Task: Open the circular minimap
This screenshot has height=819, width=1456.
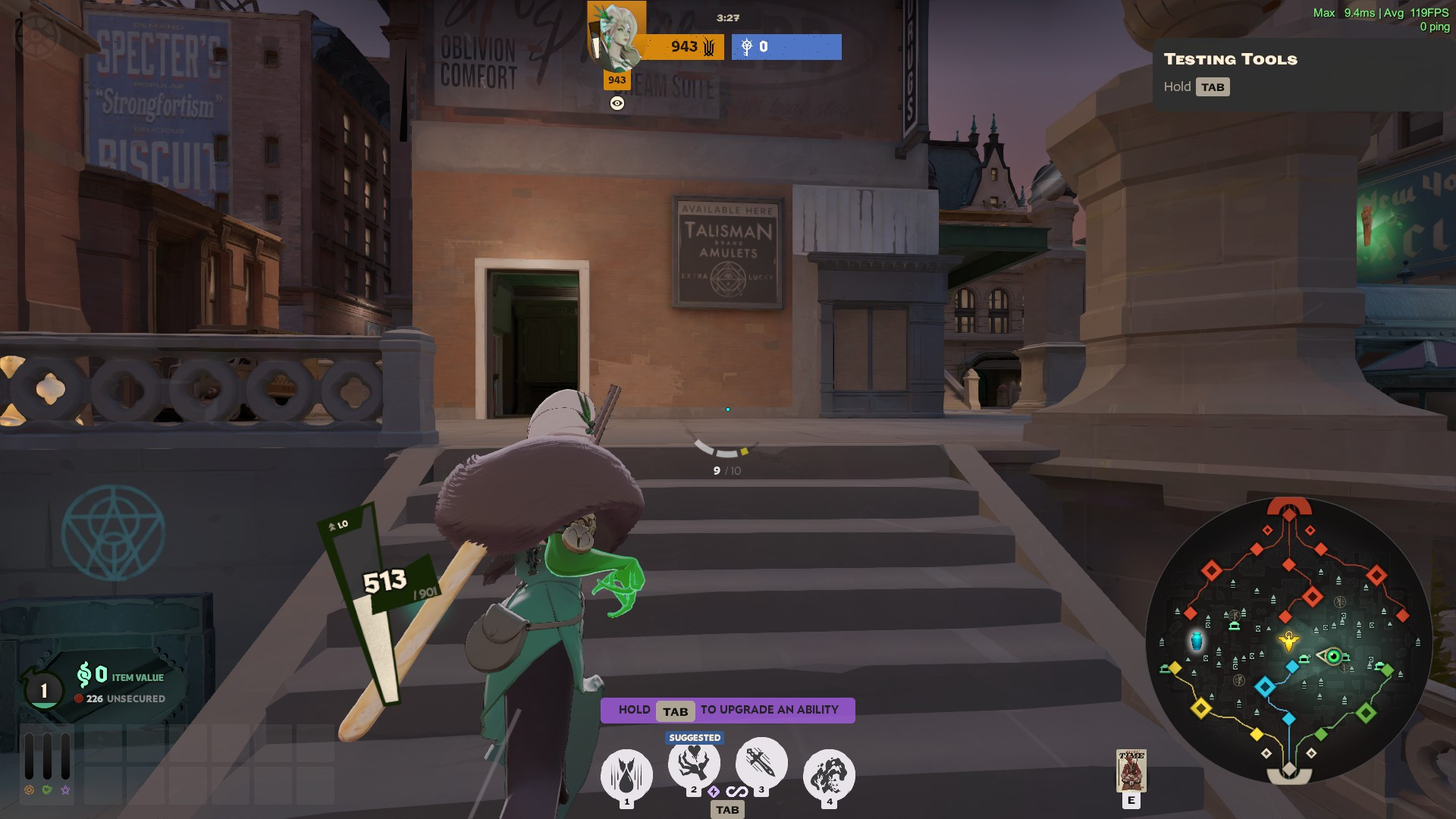Action: (1288, 641)
